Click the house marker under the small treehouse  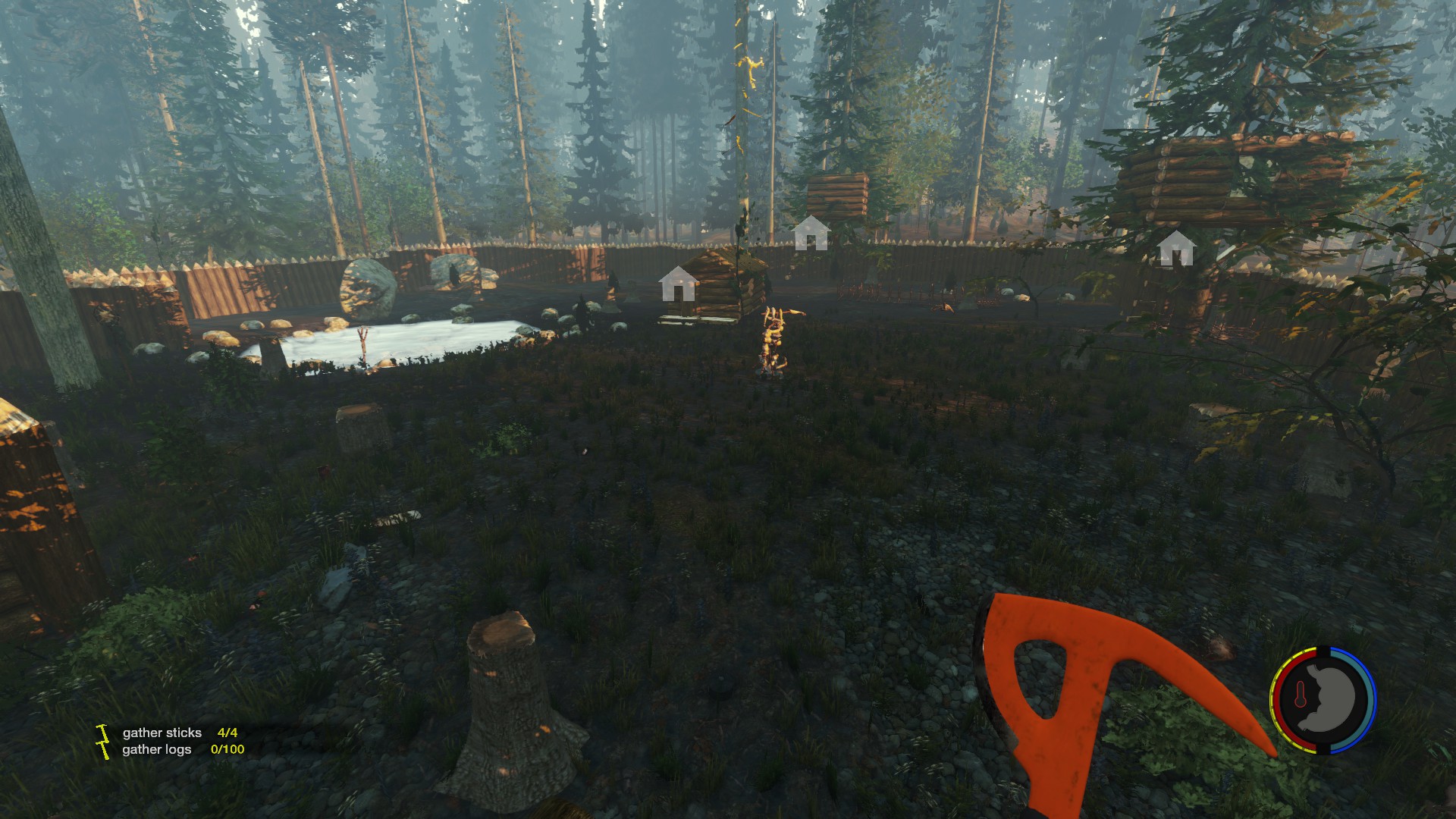[811, 233]
